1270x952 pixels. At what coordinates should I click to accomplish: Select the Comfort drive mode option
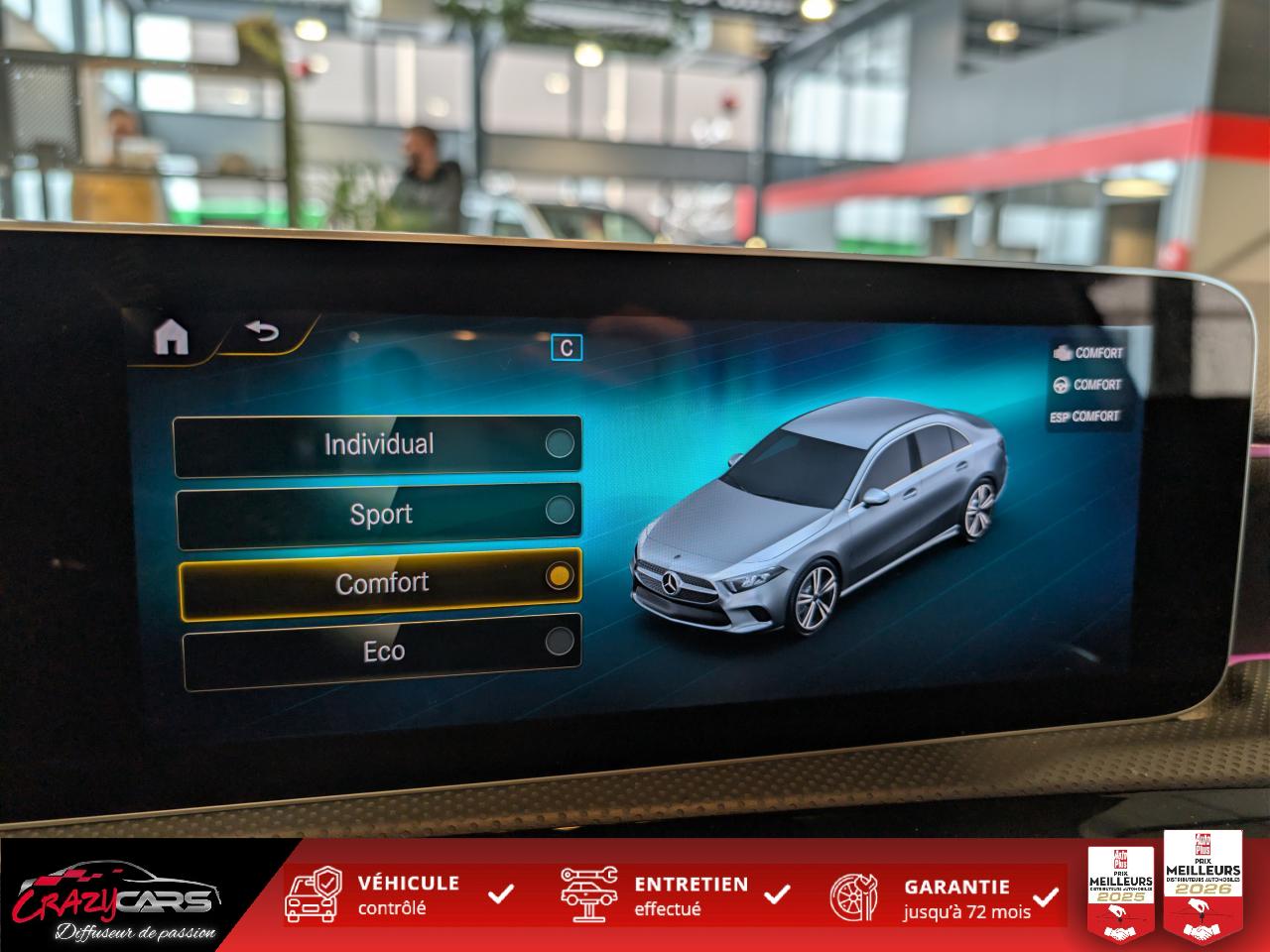380,582
